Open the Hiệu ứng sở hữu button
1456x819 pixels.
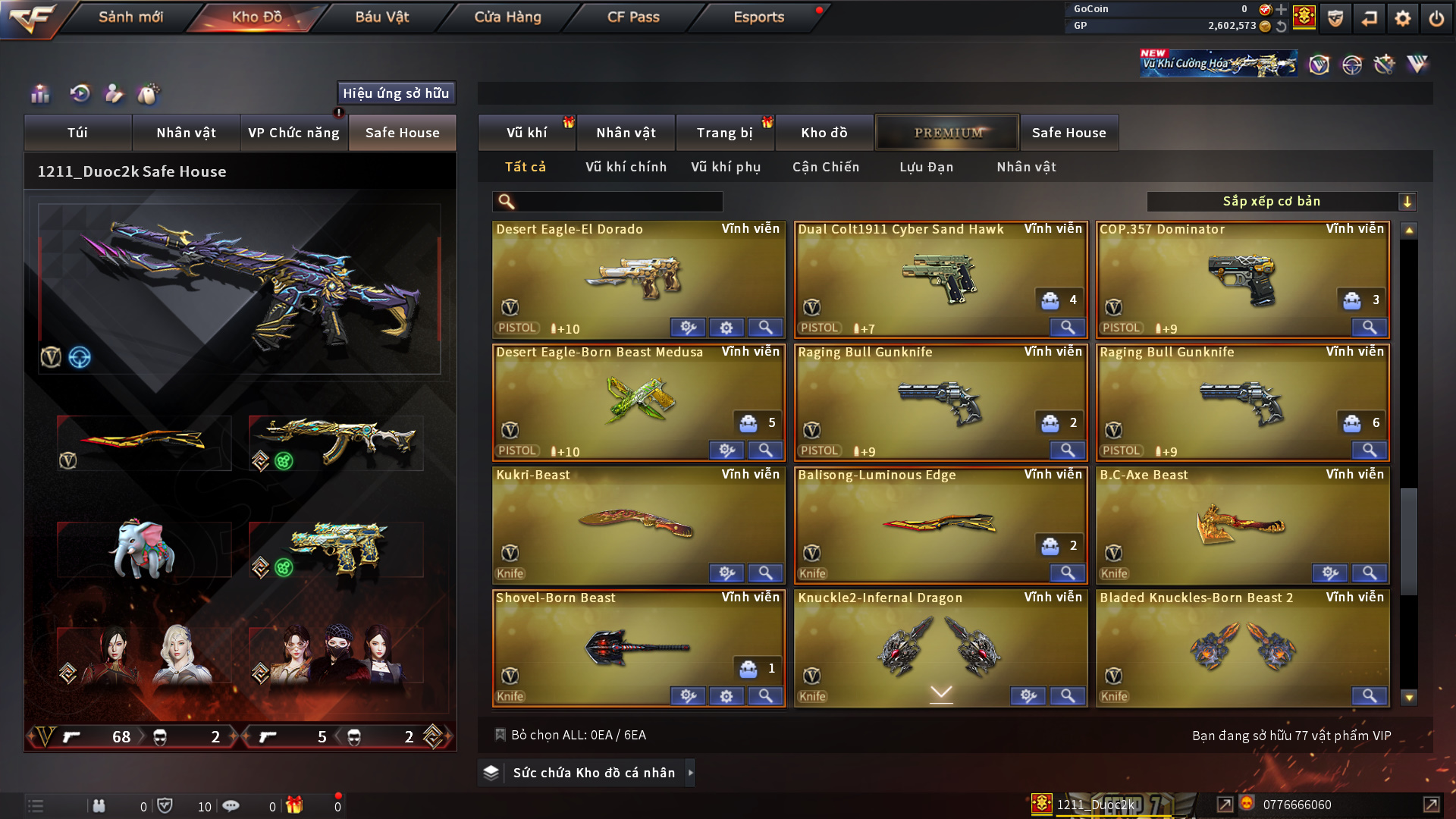(396, 93)
